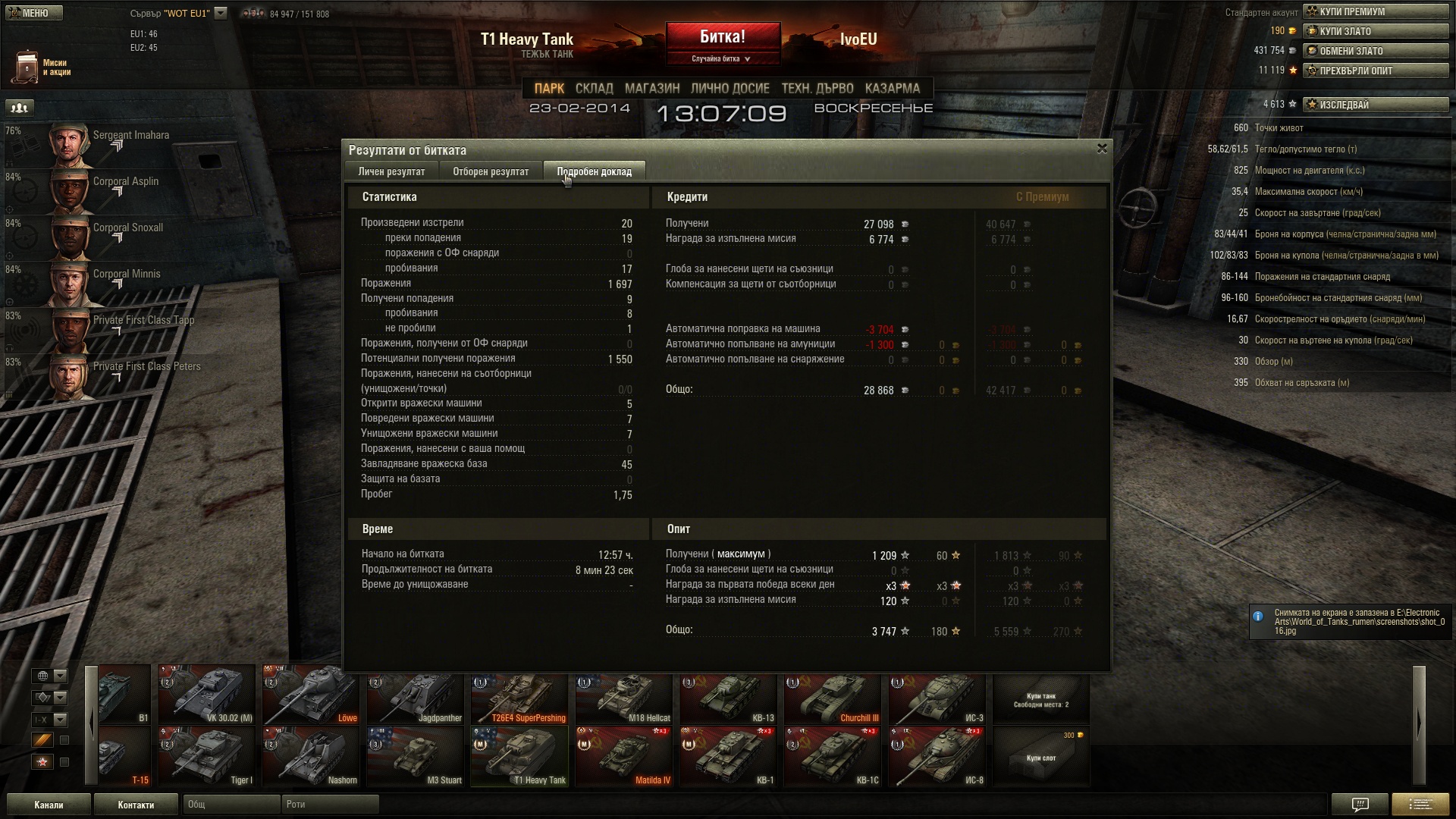Start battle with the Битка! button
Image resolution: width=1456 pixels, height=819 pixels.
click(723, 38)
